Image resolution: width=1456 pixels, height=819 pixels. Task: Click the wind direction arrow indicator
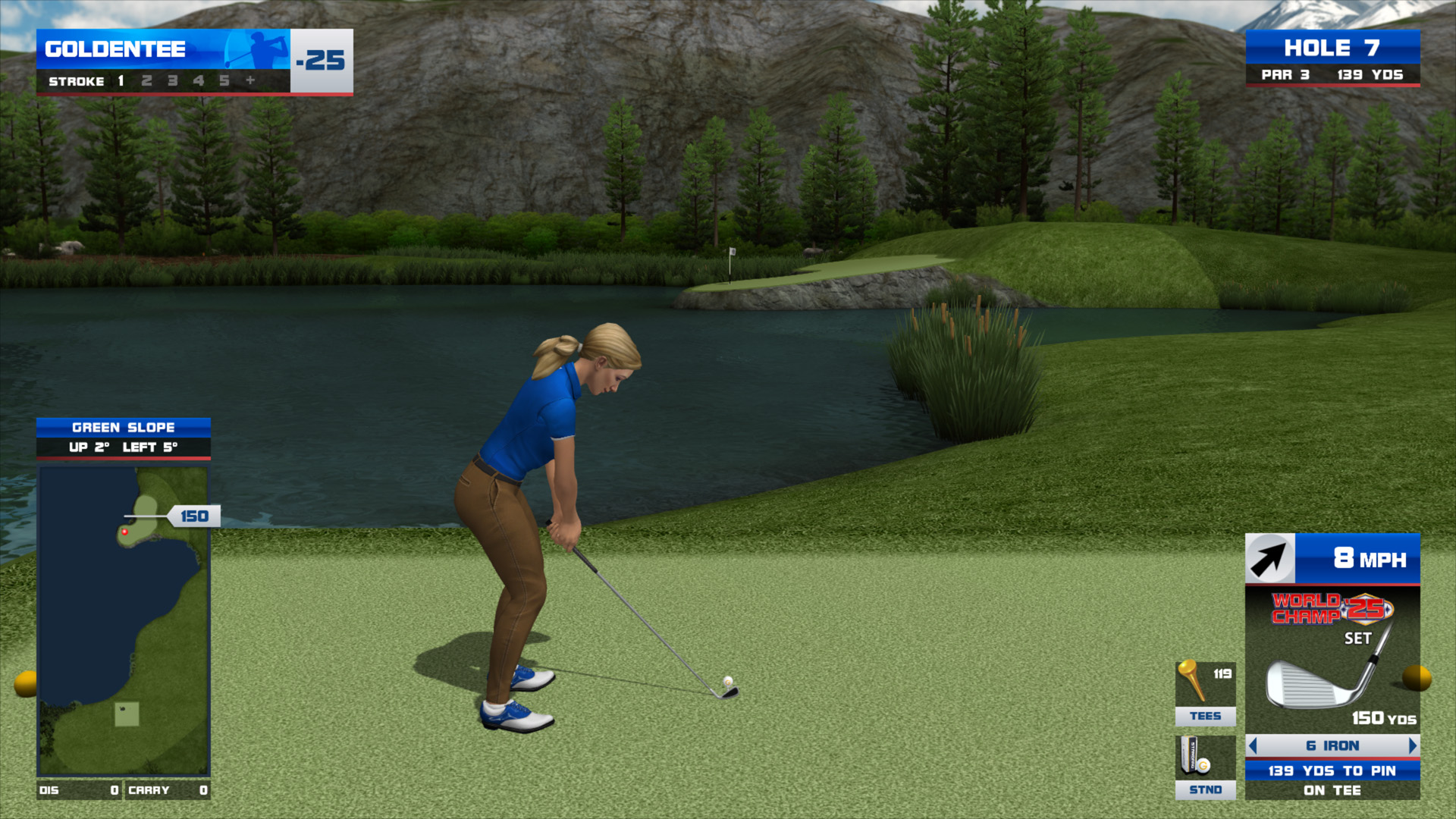click(x=1270, y=559)
